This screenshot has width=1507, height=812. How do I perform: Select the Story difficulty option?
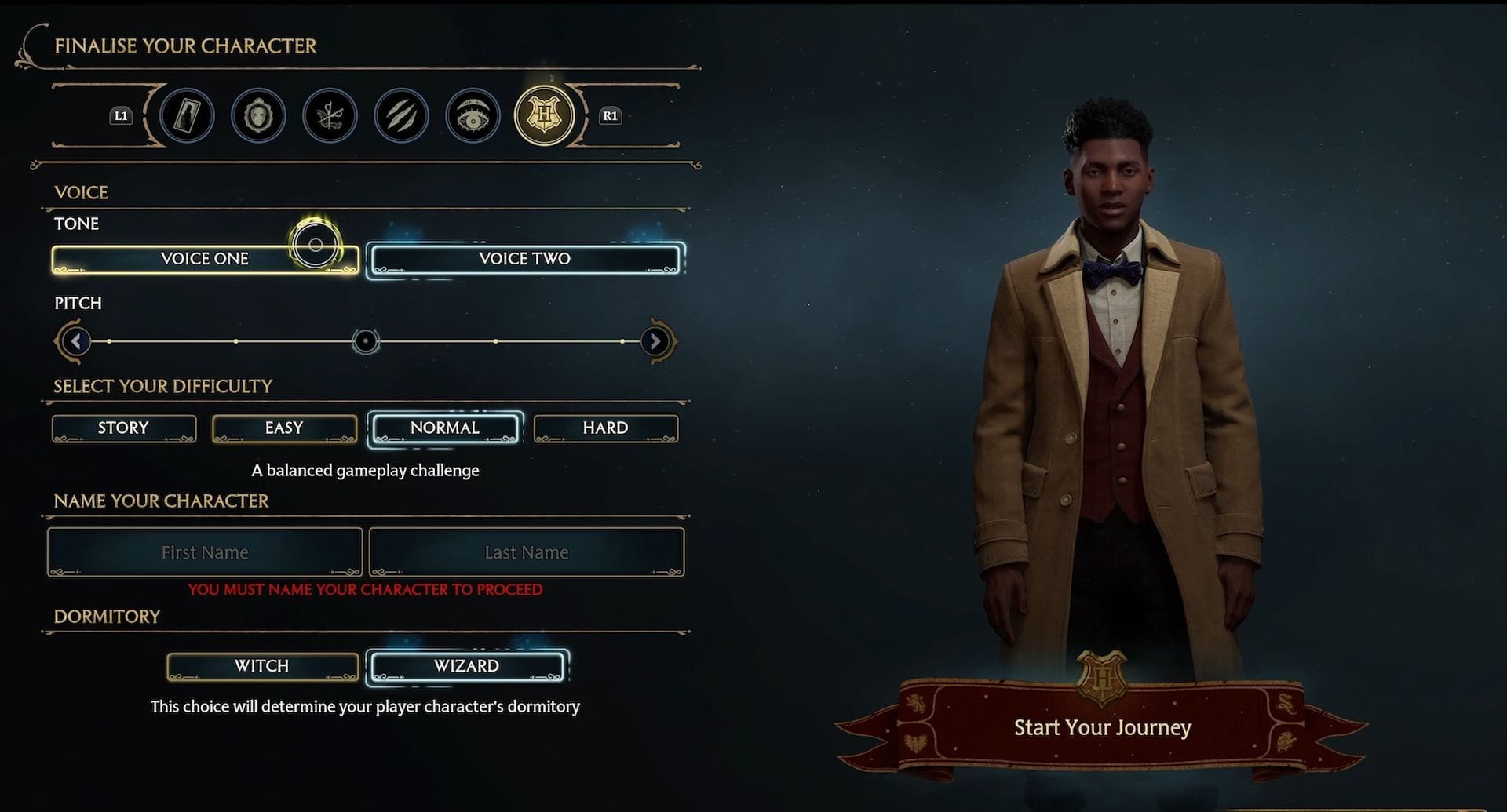pyautogui.click(x=123, y=428)
